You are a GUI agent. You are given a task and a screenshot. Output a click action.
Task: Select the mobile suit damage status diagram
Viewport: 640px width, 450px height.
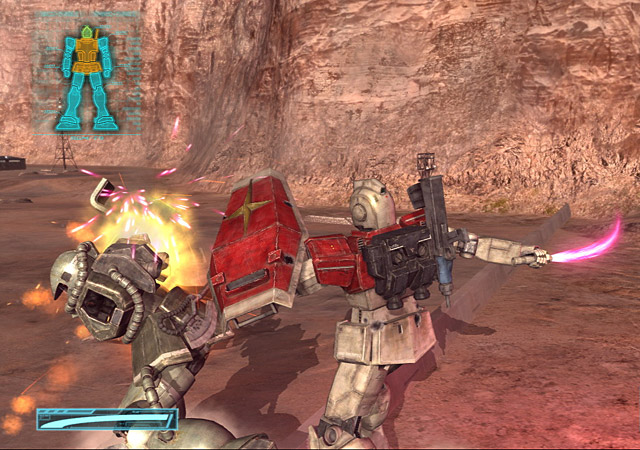click(x=86, y=77)
